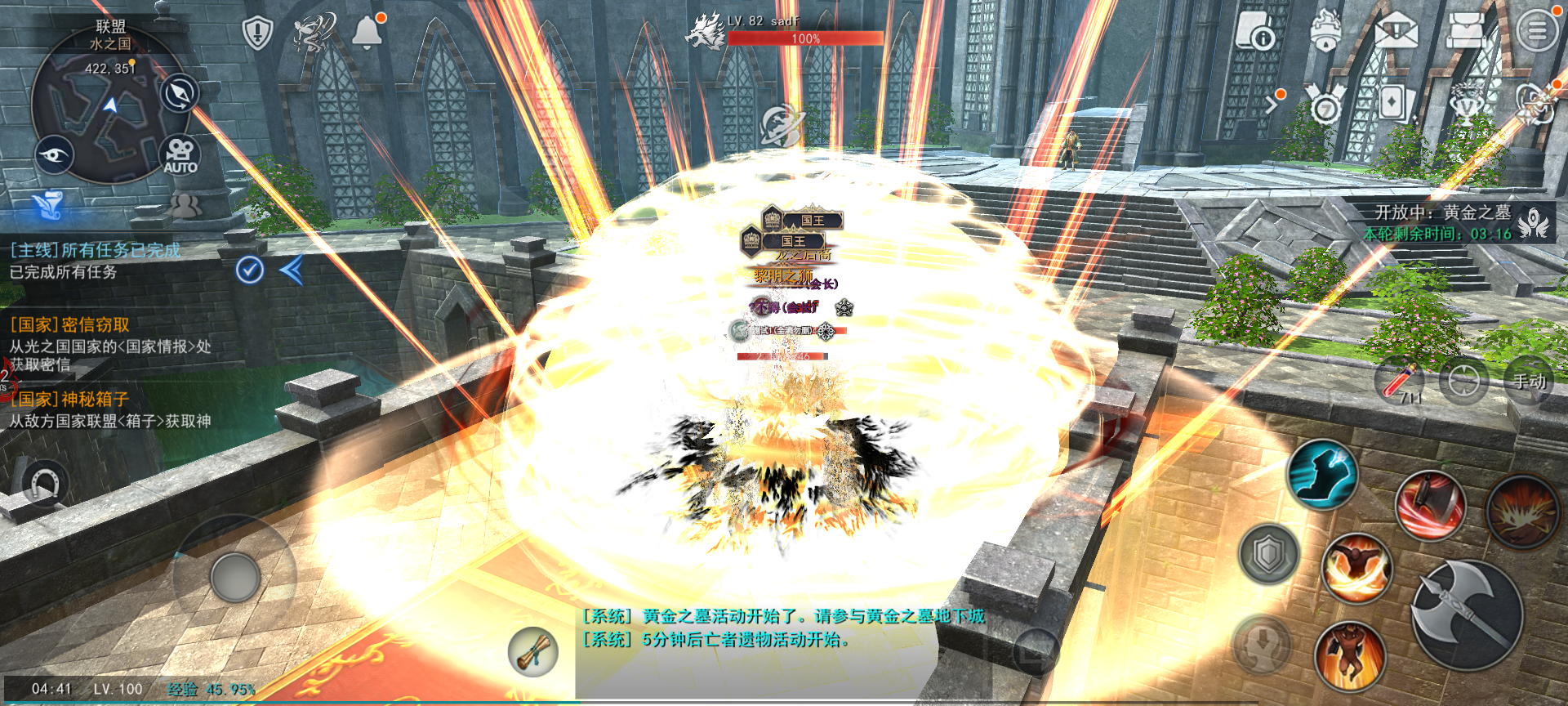Open the mail icon with exclamation mark
Screen dimensions: 1568x706
pos(1396,31)
